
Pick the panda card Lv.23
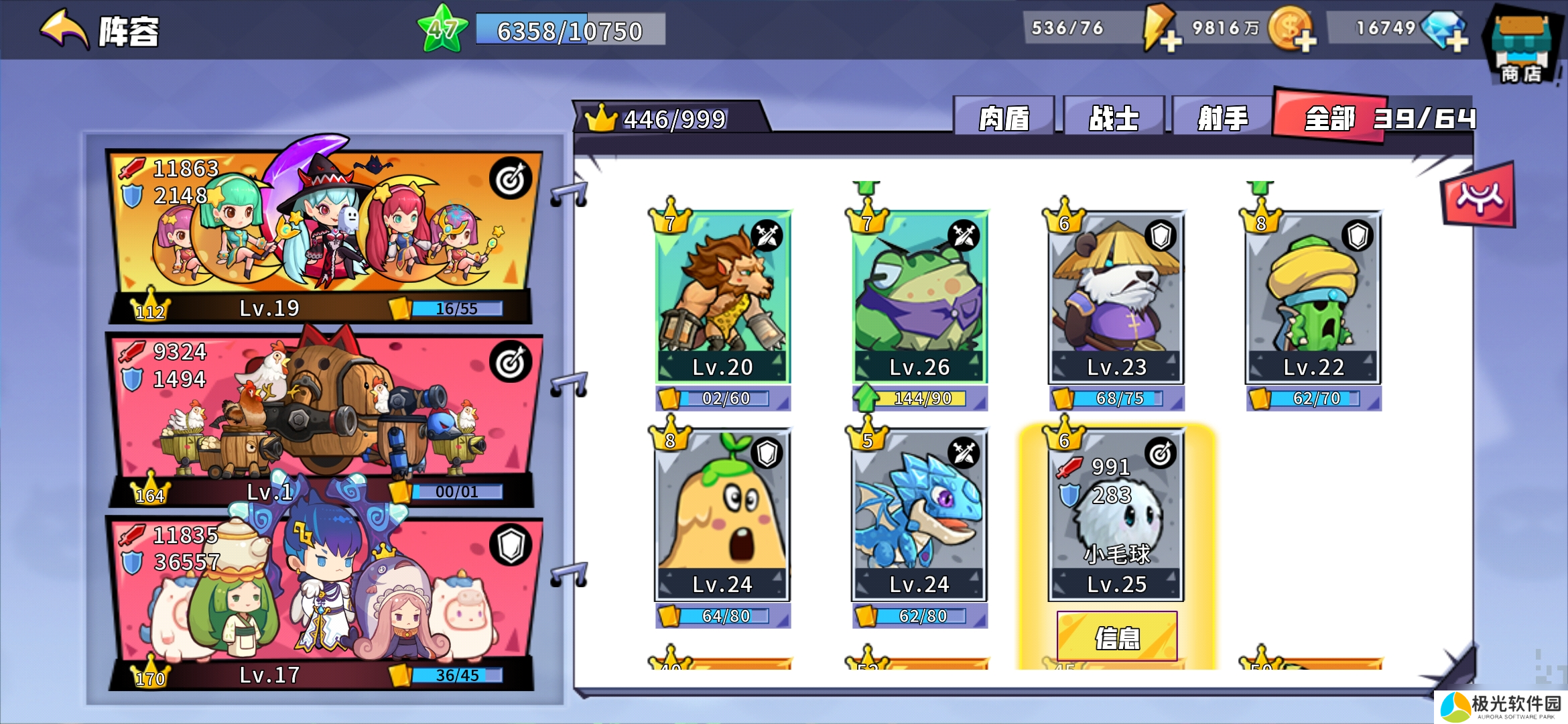point(1116,296)
